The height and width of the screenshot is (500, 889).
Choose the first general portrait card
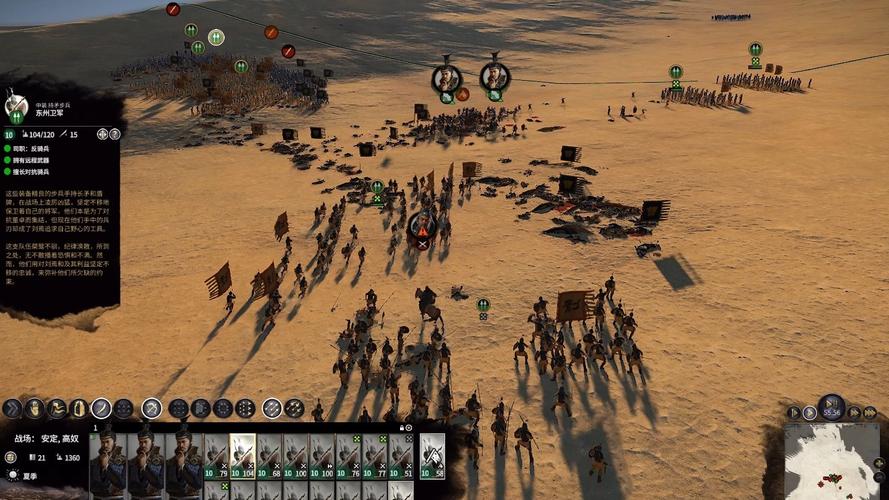tap(106, 459)
